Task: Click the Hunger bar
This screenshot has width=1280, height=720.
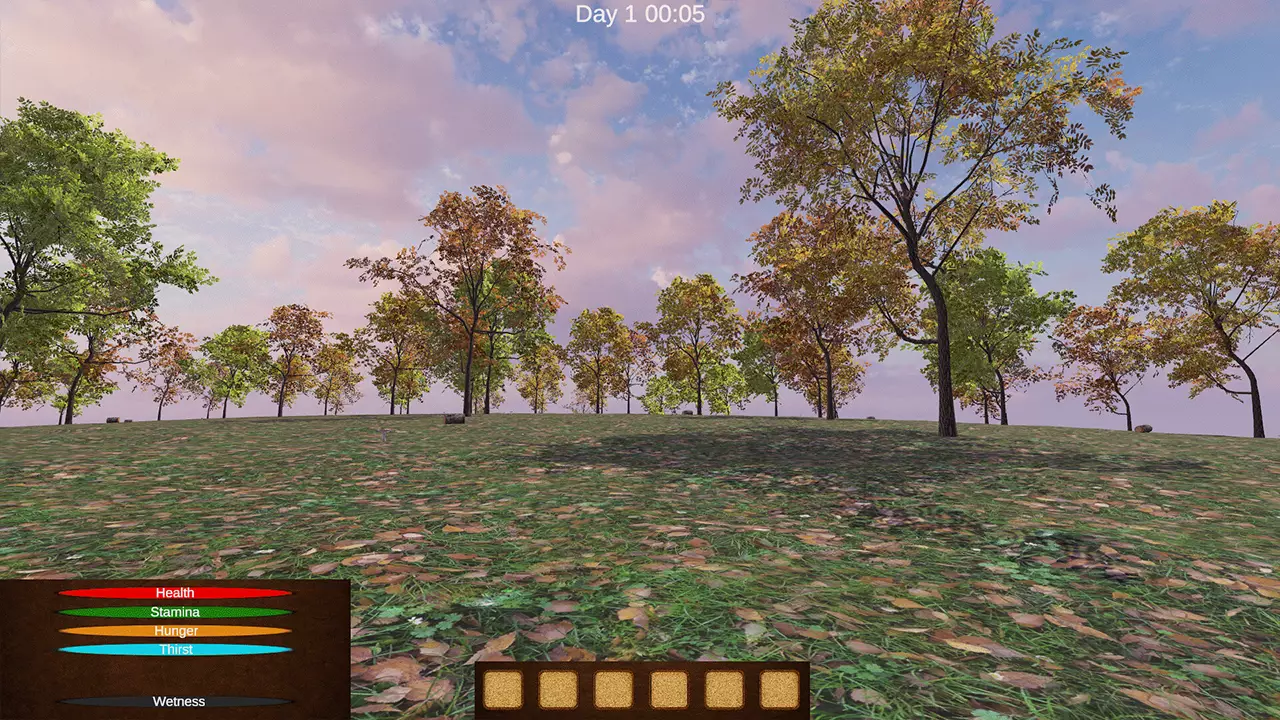Action: [175, 631]
